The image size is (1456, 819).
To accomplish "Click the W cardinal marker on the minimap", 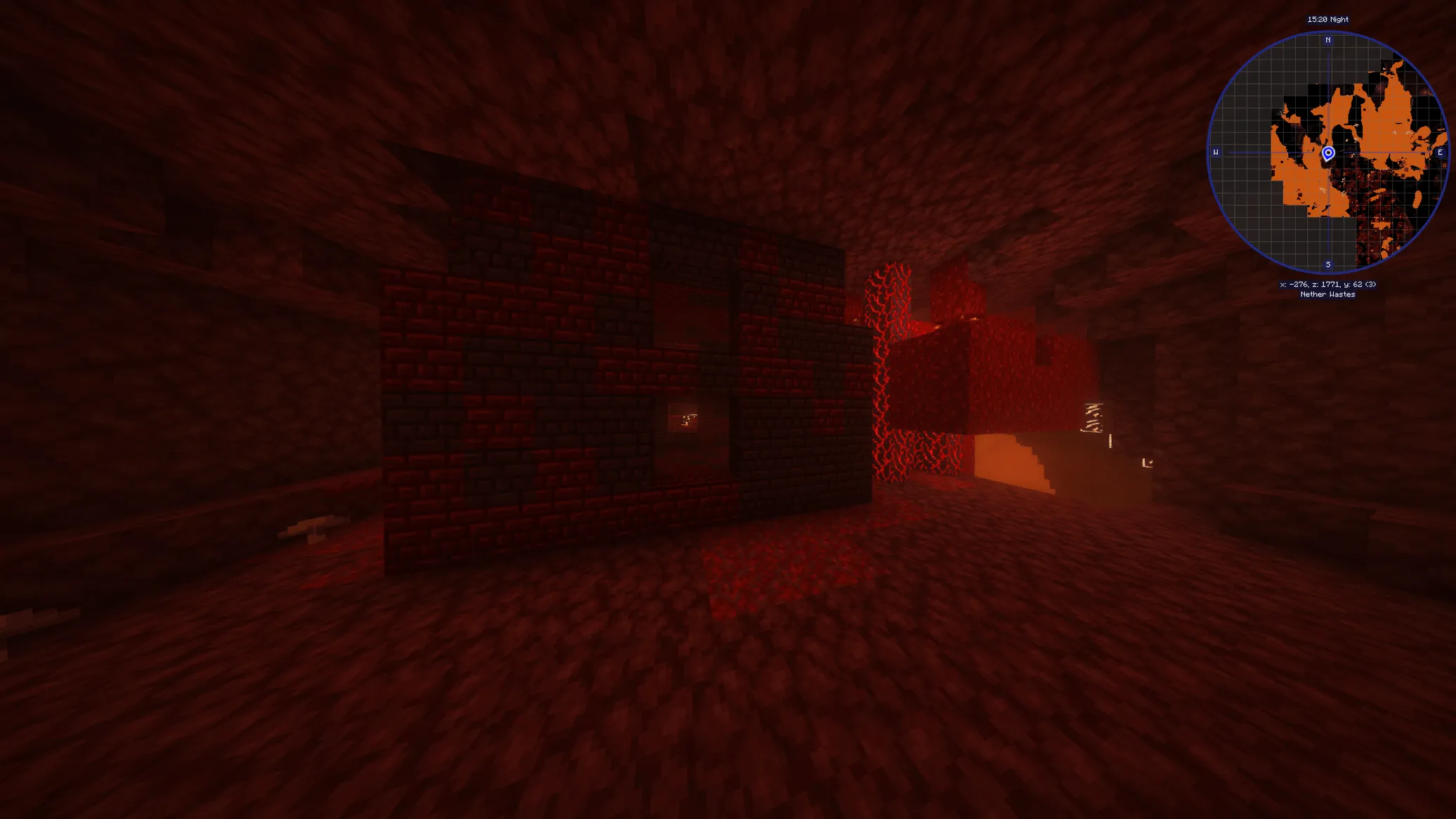I will click(x=1215, y=152).
